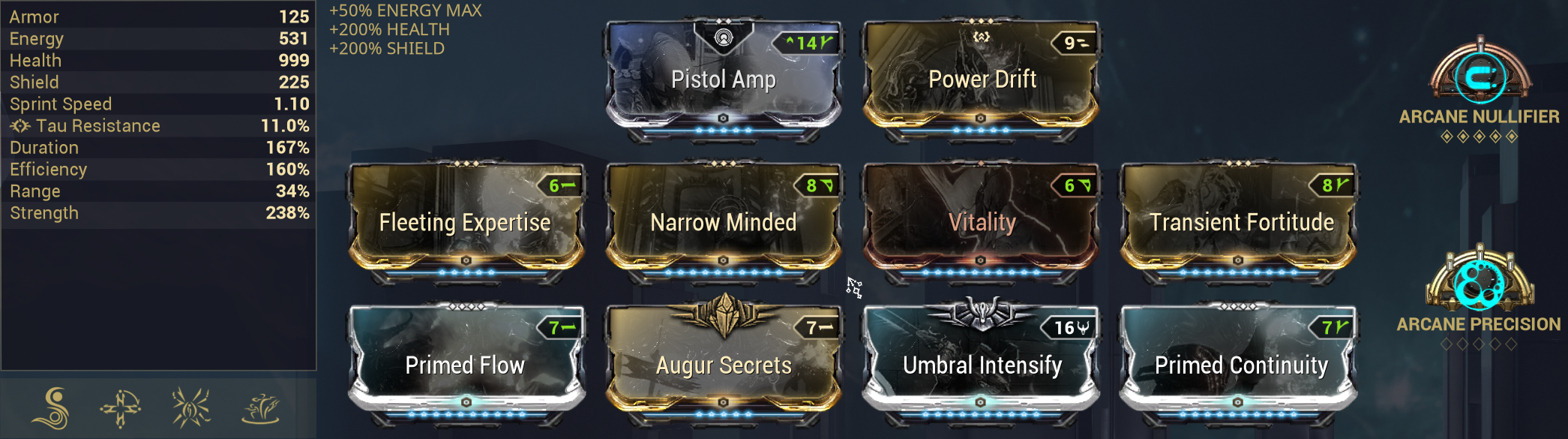Viewport: 1568px width, 439px height.
Task: Pick the Vitality mod card
Action: 982,222
